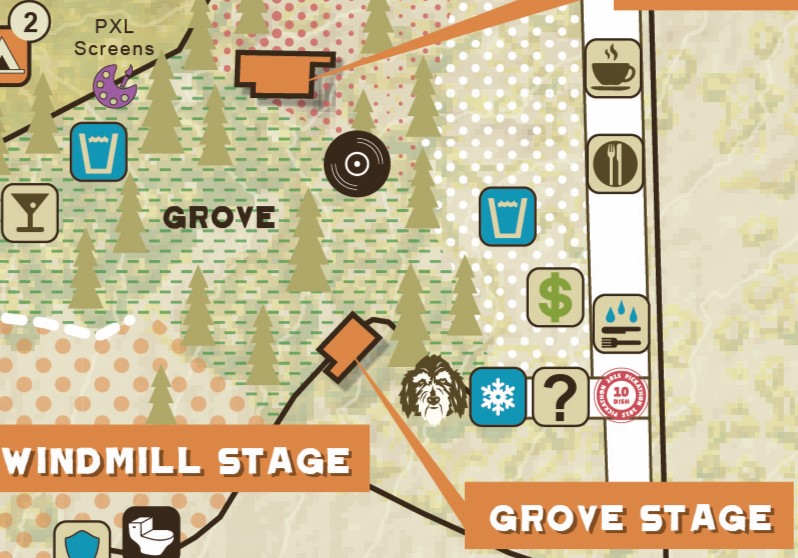This screenshot has height=558, width=798.
Task: Choose the cocktail glass bar marker
Action: (28, 212)
